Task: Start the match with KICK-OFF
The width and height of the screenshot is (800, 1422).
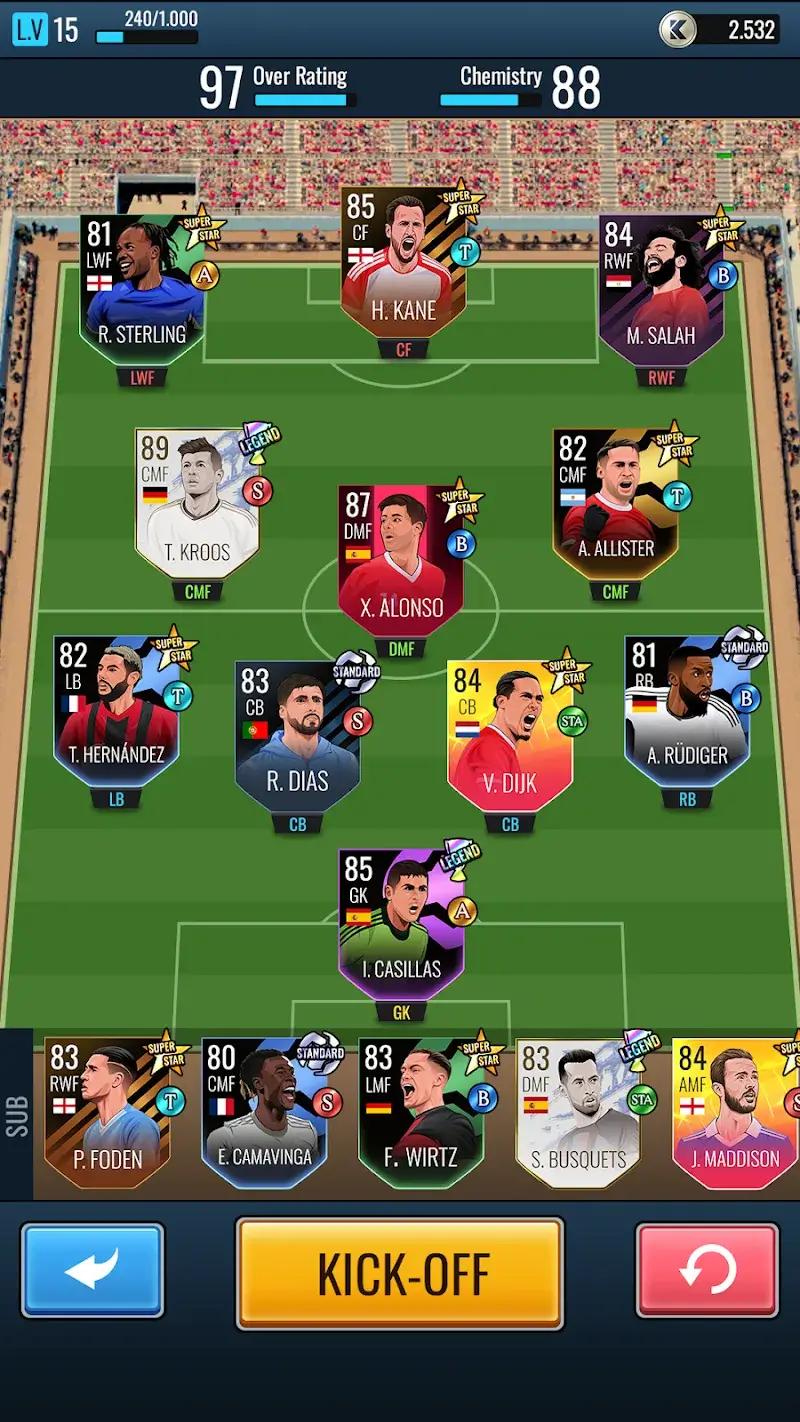Action: click(x=400, y=1273)
